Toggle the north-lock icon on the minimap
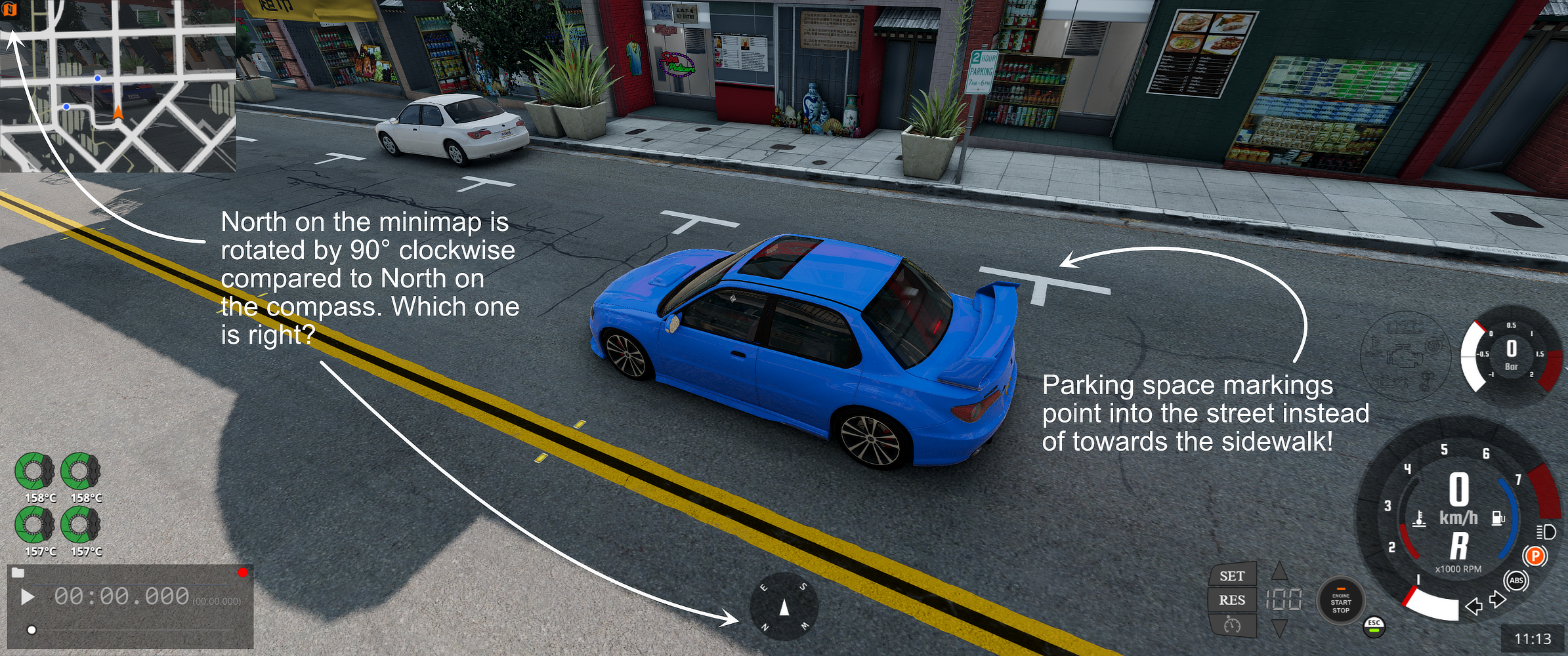Image resolution: width=1568 pixels, height=656 pixels. [10, 9]
